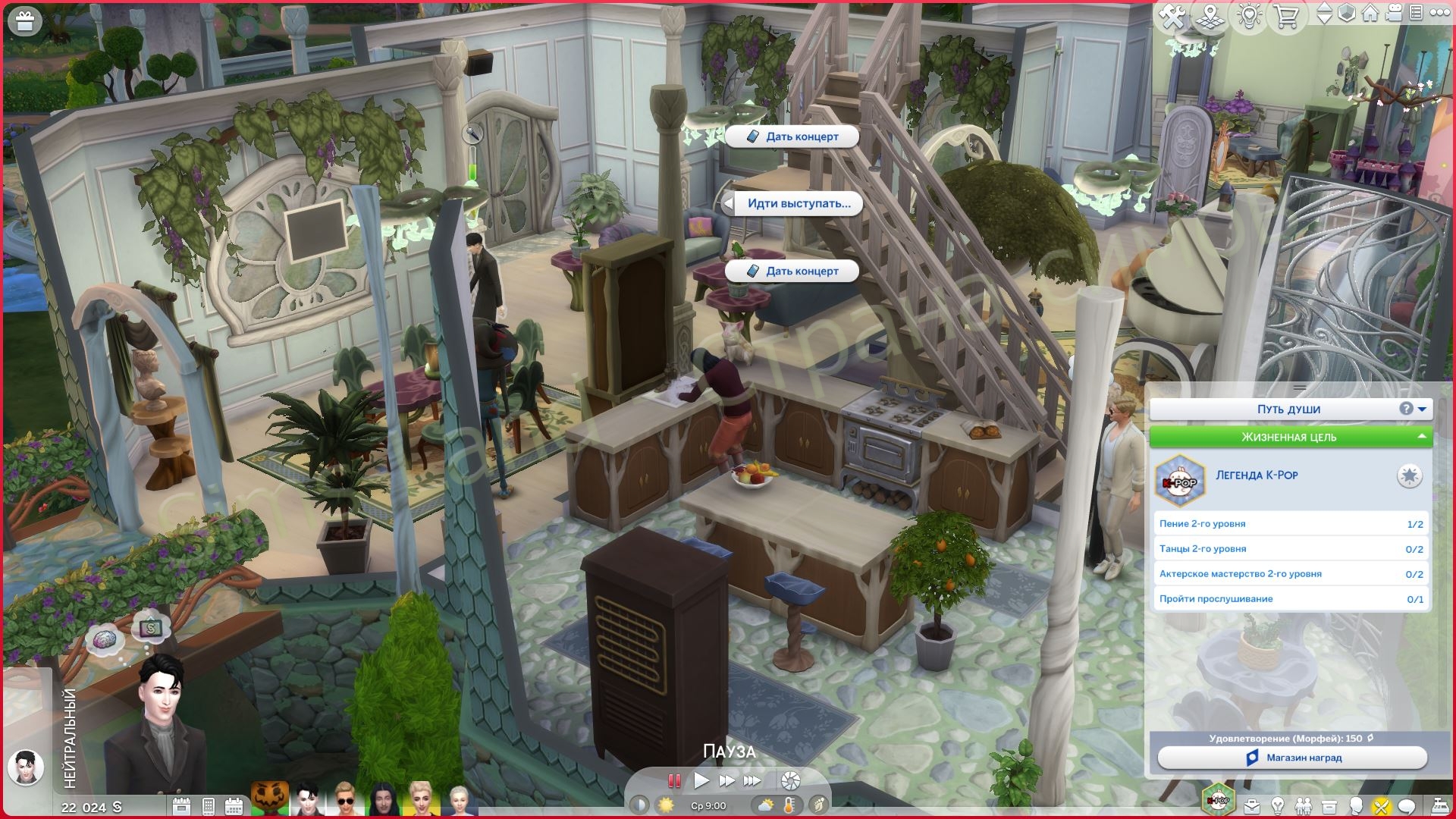Open the needs panel with fork-and-knife icon
The height and width of the screenshot is (819, 1456).
click(1381, 805)
